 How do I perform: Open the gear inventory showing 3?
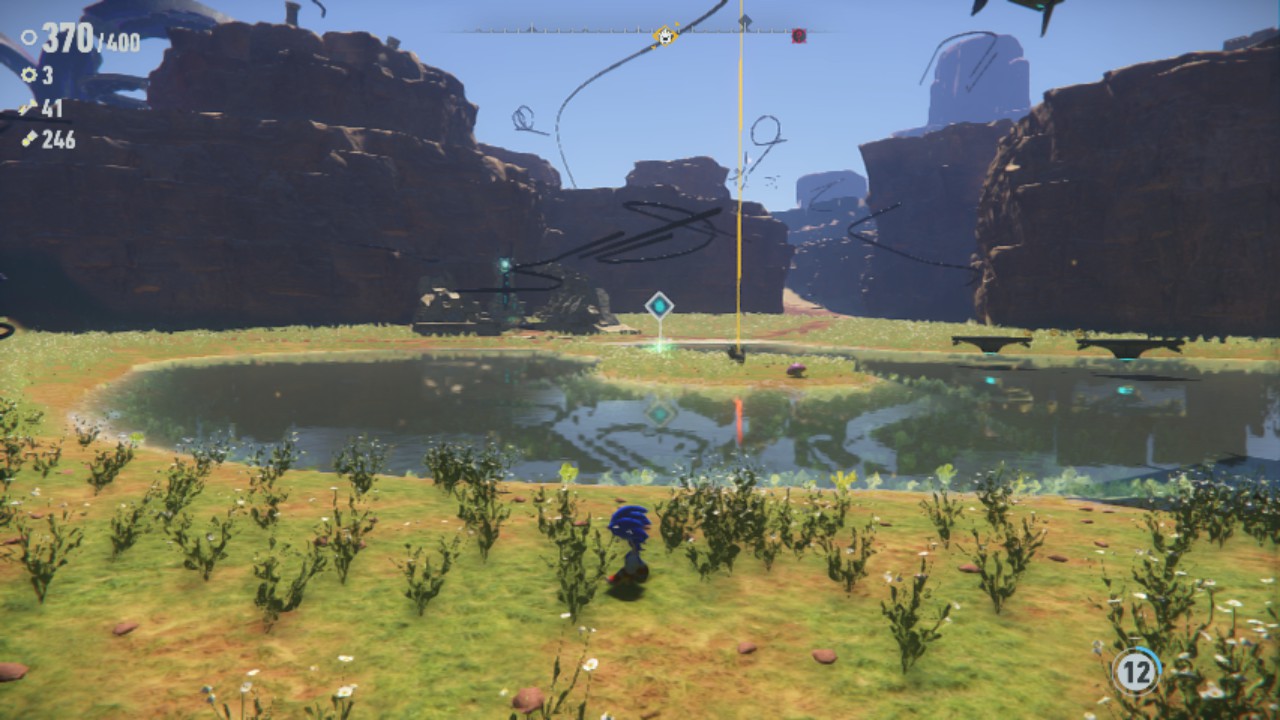coord(46,74)
